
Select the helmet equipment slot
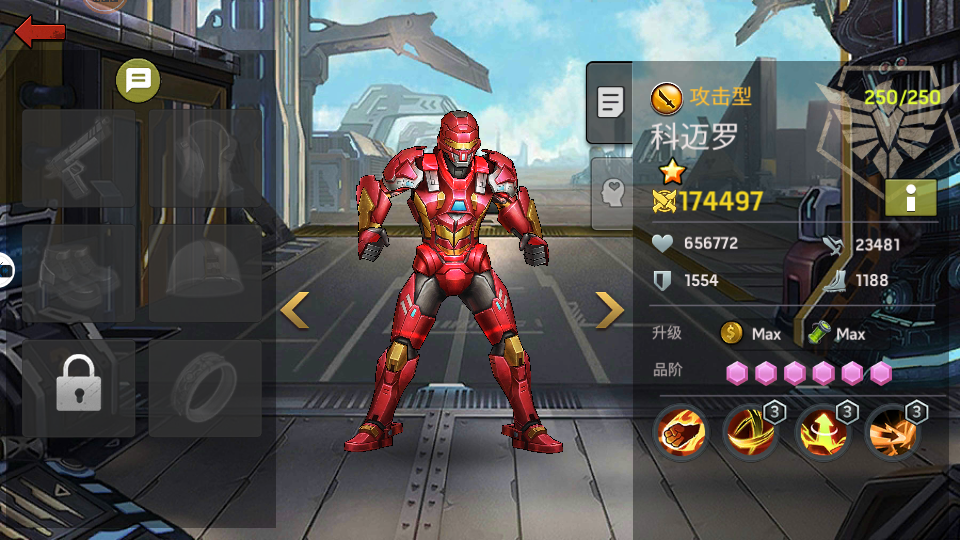(205, 273)
